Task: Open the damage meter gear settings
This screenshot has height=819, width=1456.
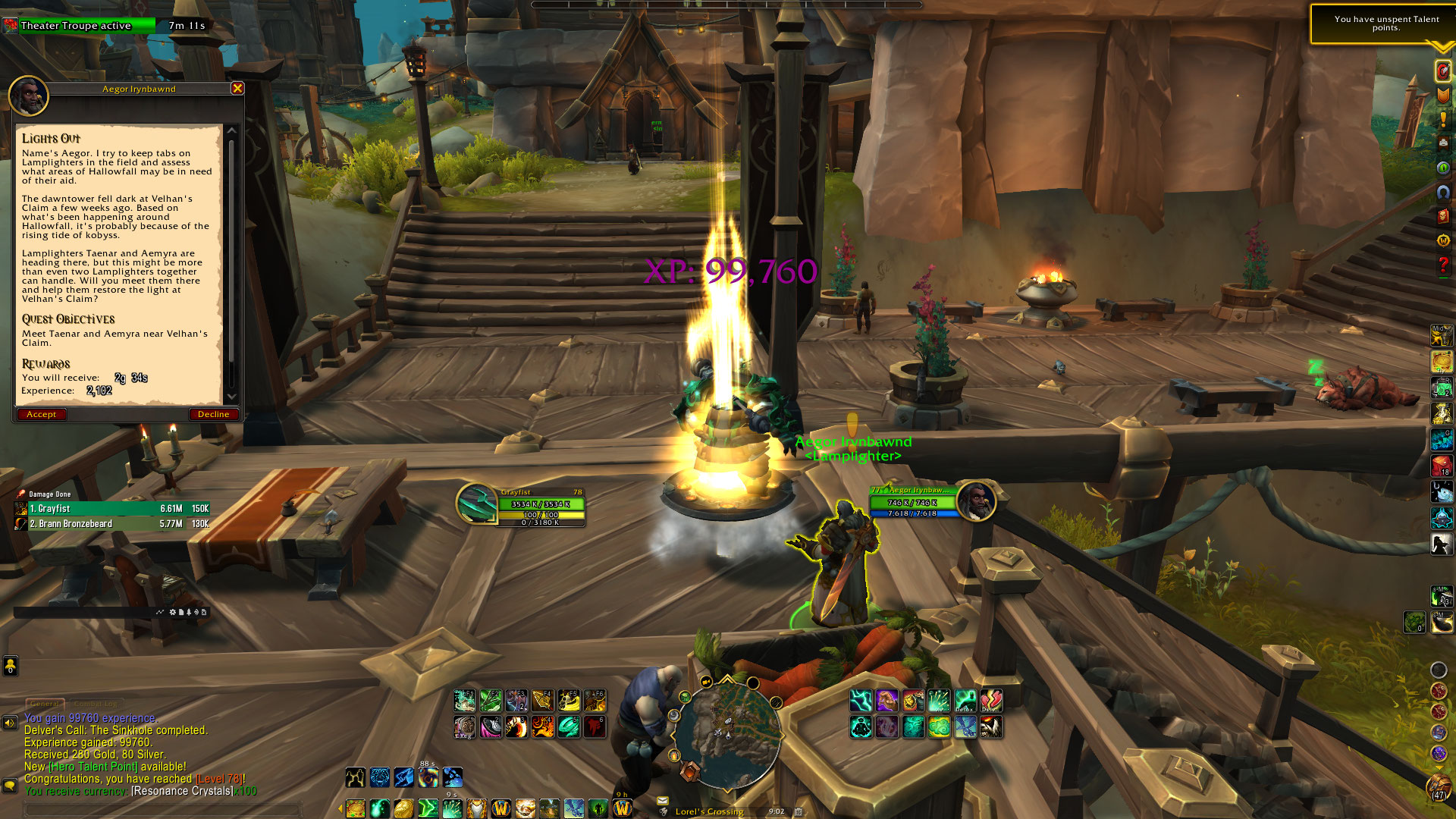Action: tap(173, 612)
